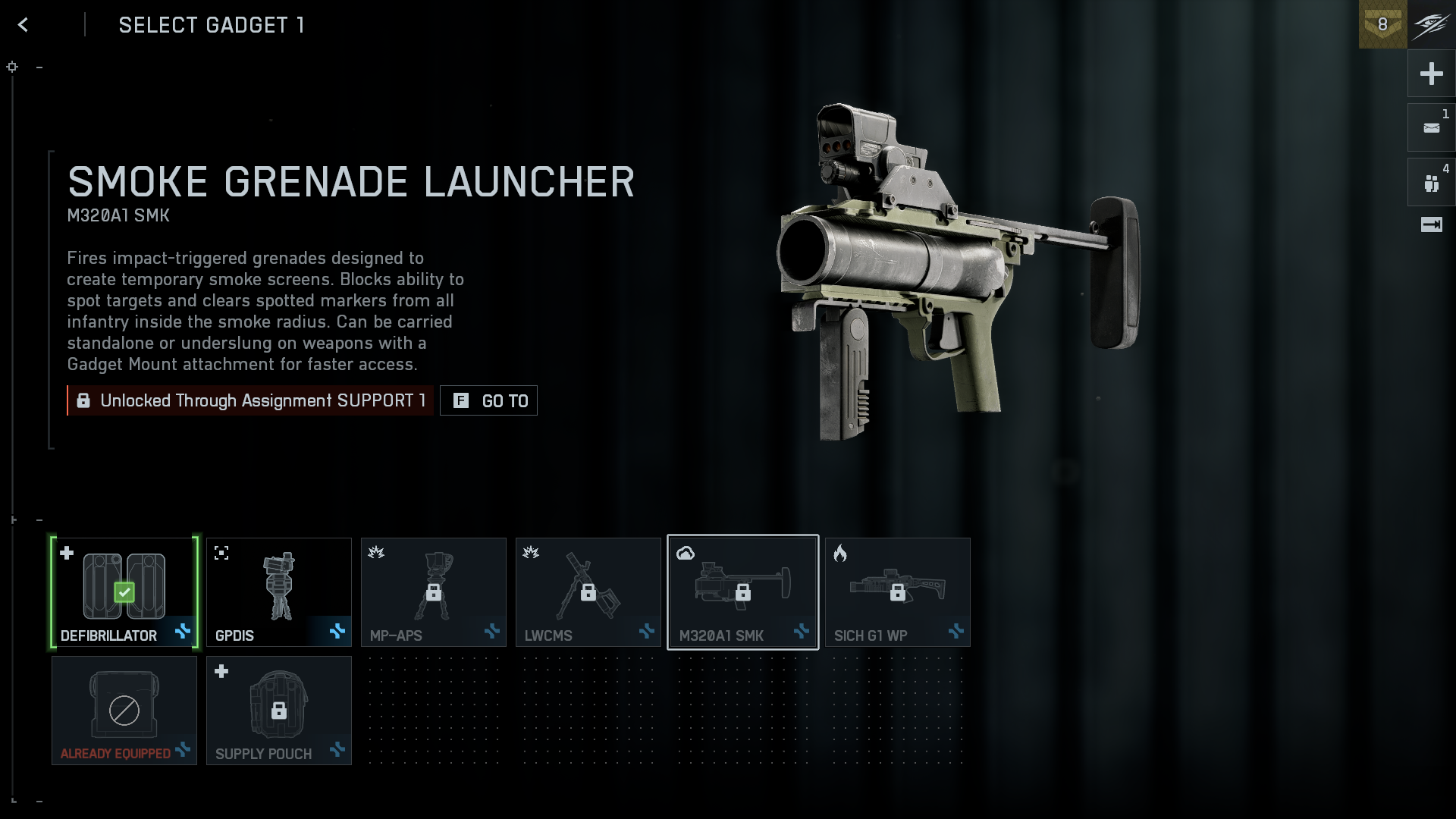Go back using the arrow button
Screen dimensions: 1456x819
point(24,25)
